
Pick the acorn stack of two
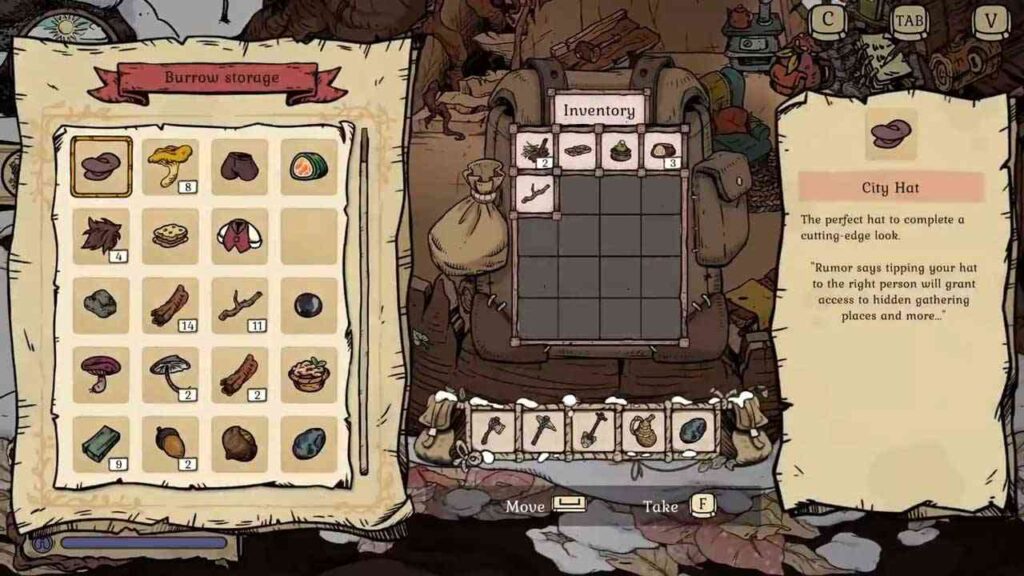point(169,443)
